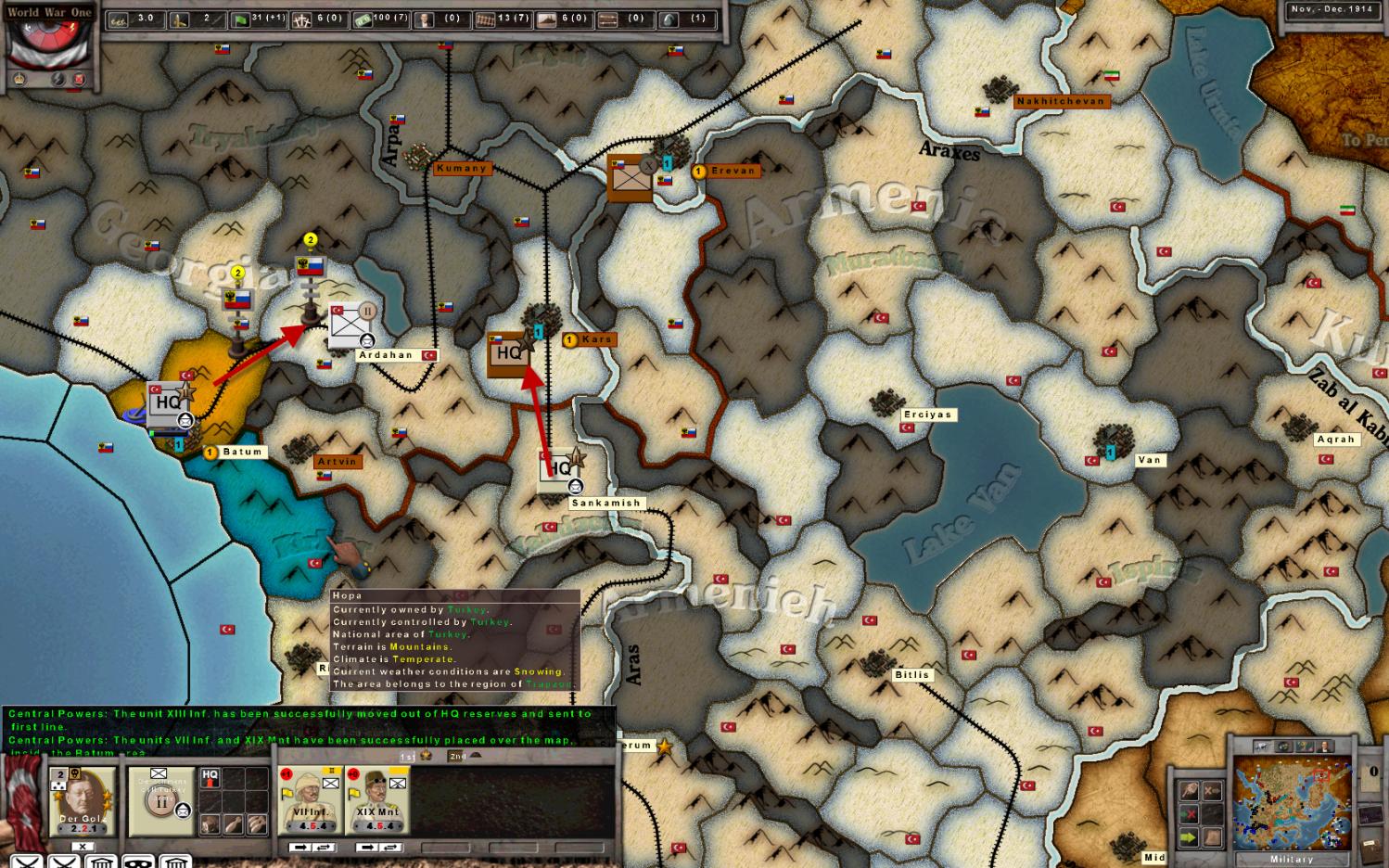Open the statesman portrait minimap filter
This screenshot has height=868, width=1389.
[1327, 747]
